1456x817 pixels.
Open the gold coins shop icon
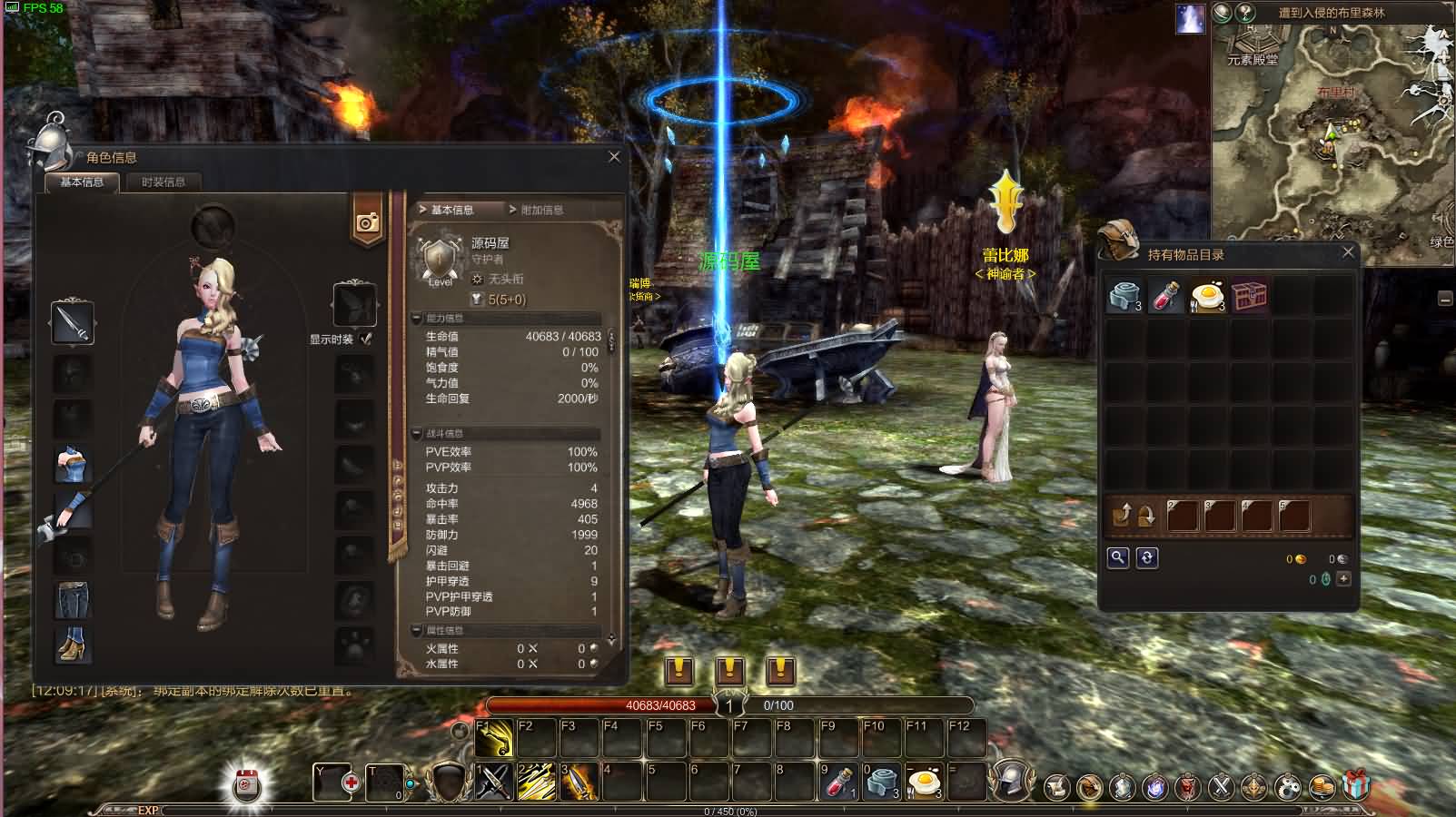1321,788
